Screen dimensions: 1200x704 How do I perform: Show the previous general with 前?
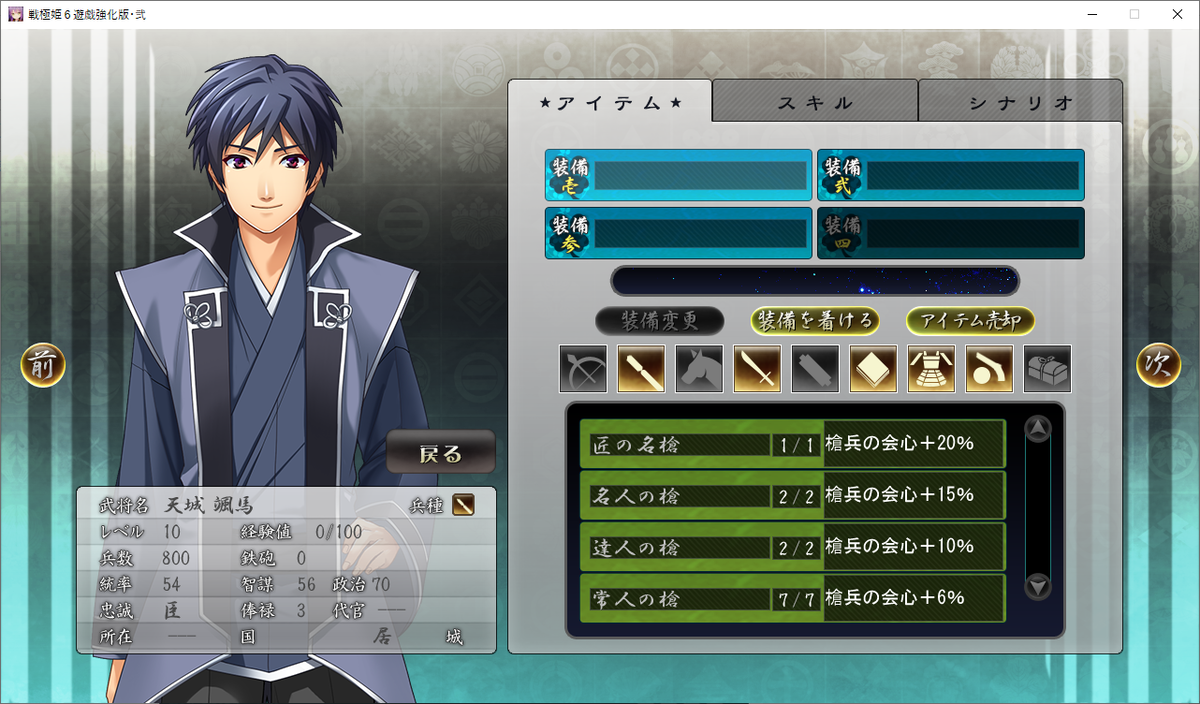coord(43,366)
